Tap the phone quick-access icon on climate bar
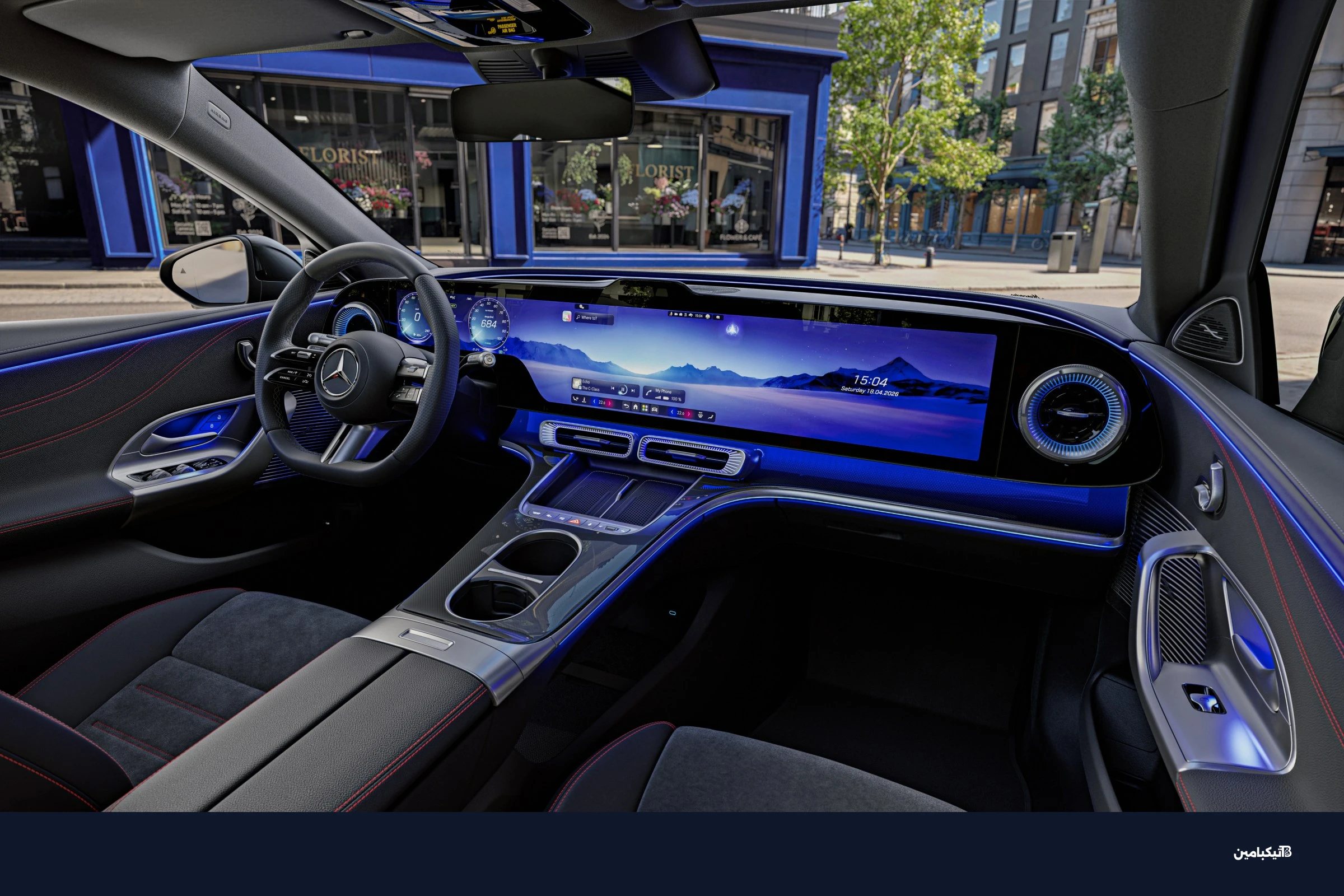1344x896 pixels. (576, 399)
